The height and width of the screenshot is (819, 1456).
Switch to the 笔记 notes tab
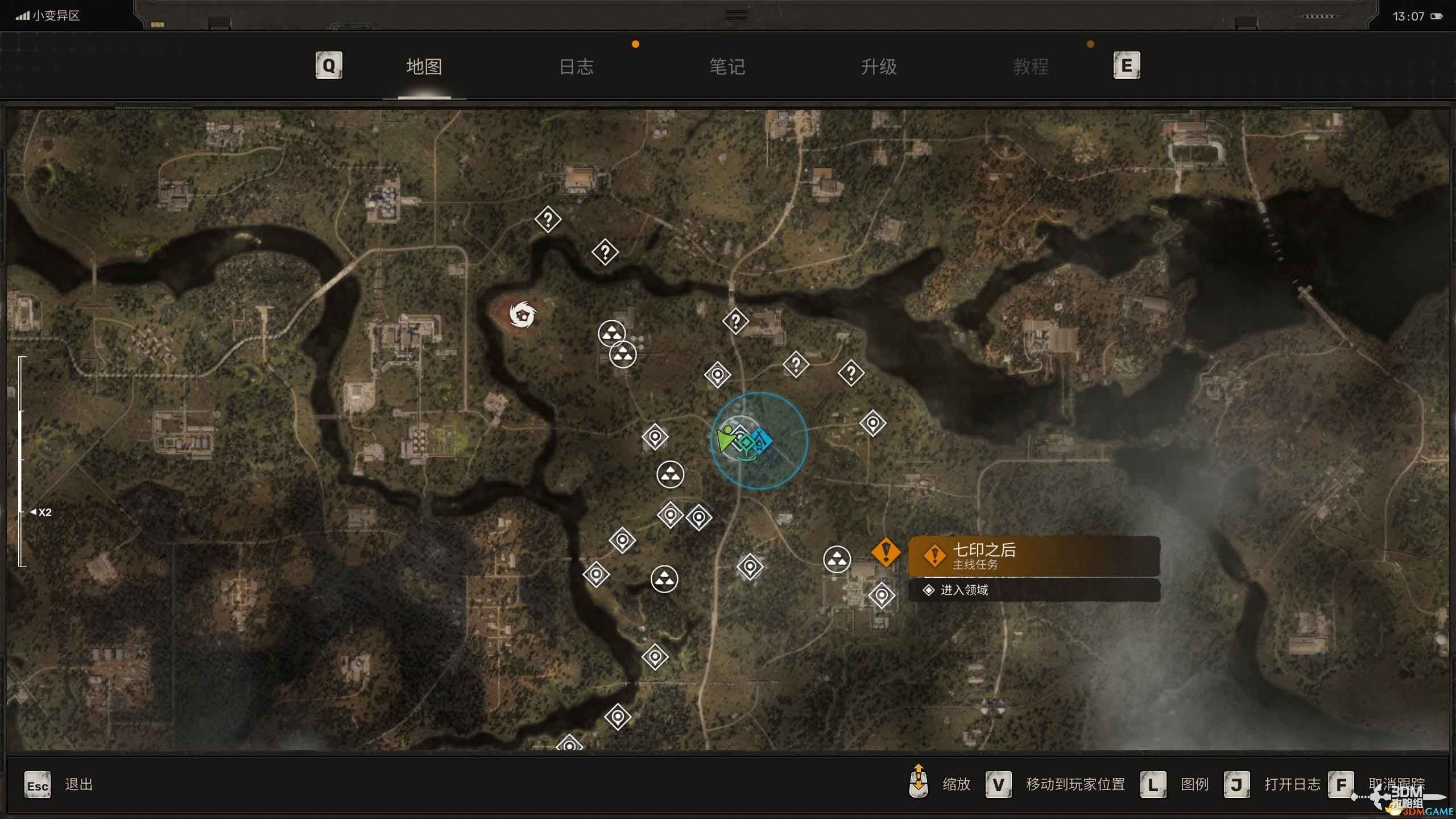pos(727,67)
